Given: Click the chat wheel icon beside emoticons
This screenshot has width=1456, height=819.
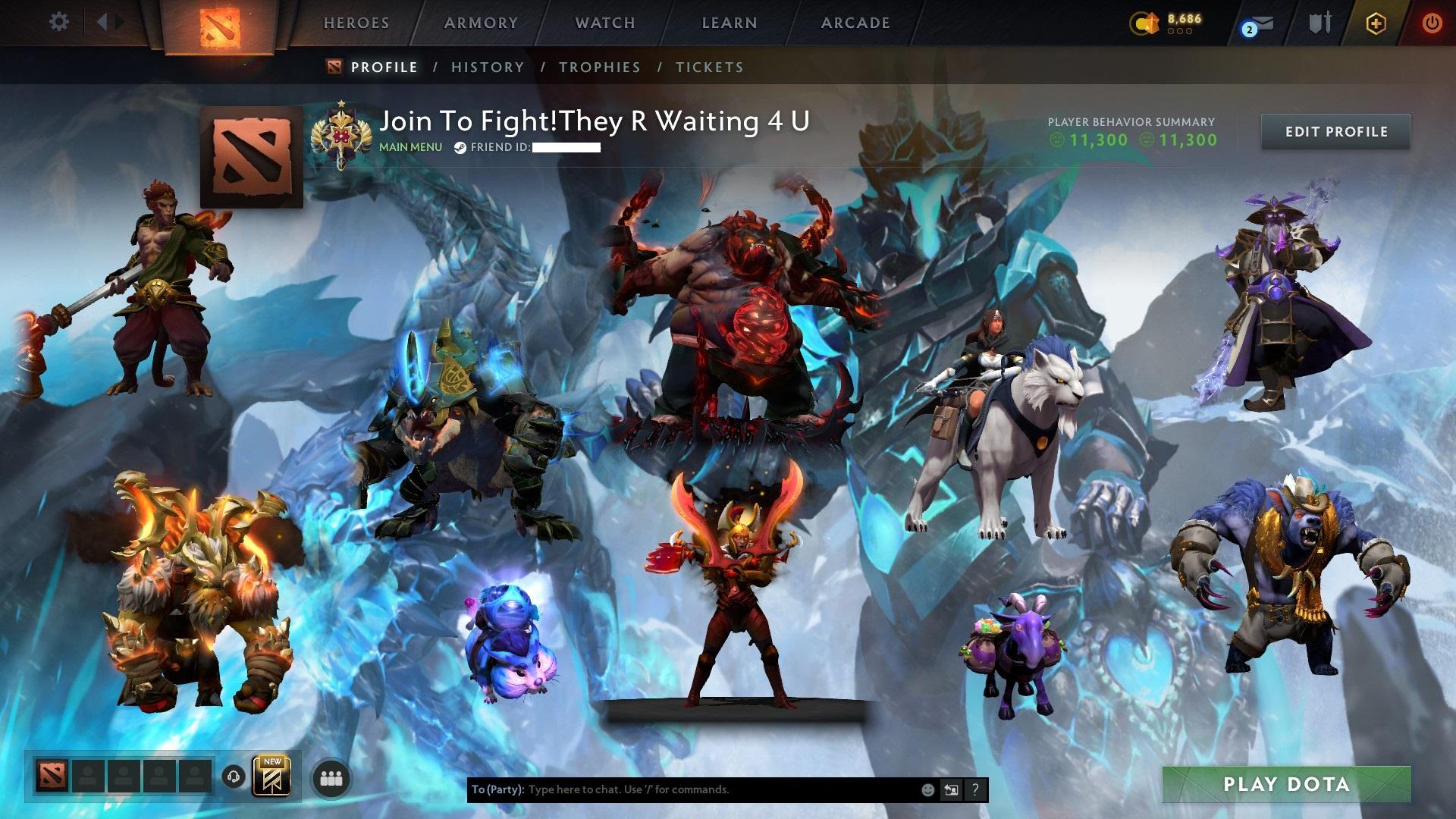Looking at the screenshot, I should 951,789.
